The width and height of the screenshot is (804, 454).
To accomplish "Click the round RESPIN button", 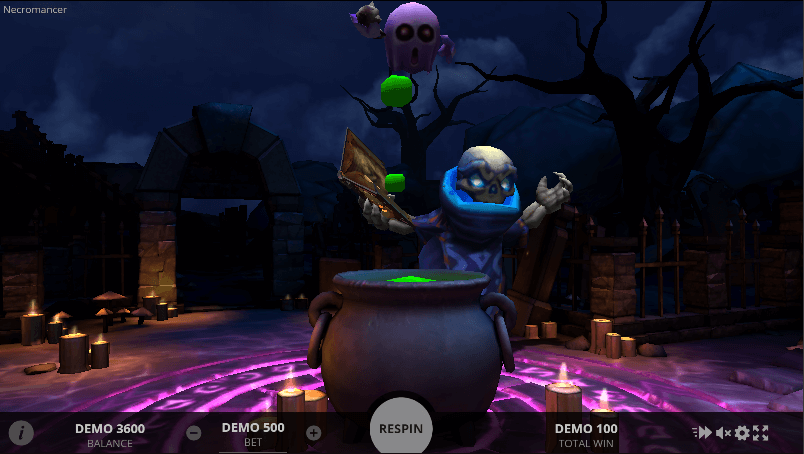I will 401,428.
